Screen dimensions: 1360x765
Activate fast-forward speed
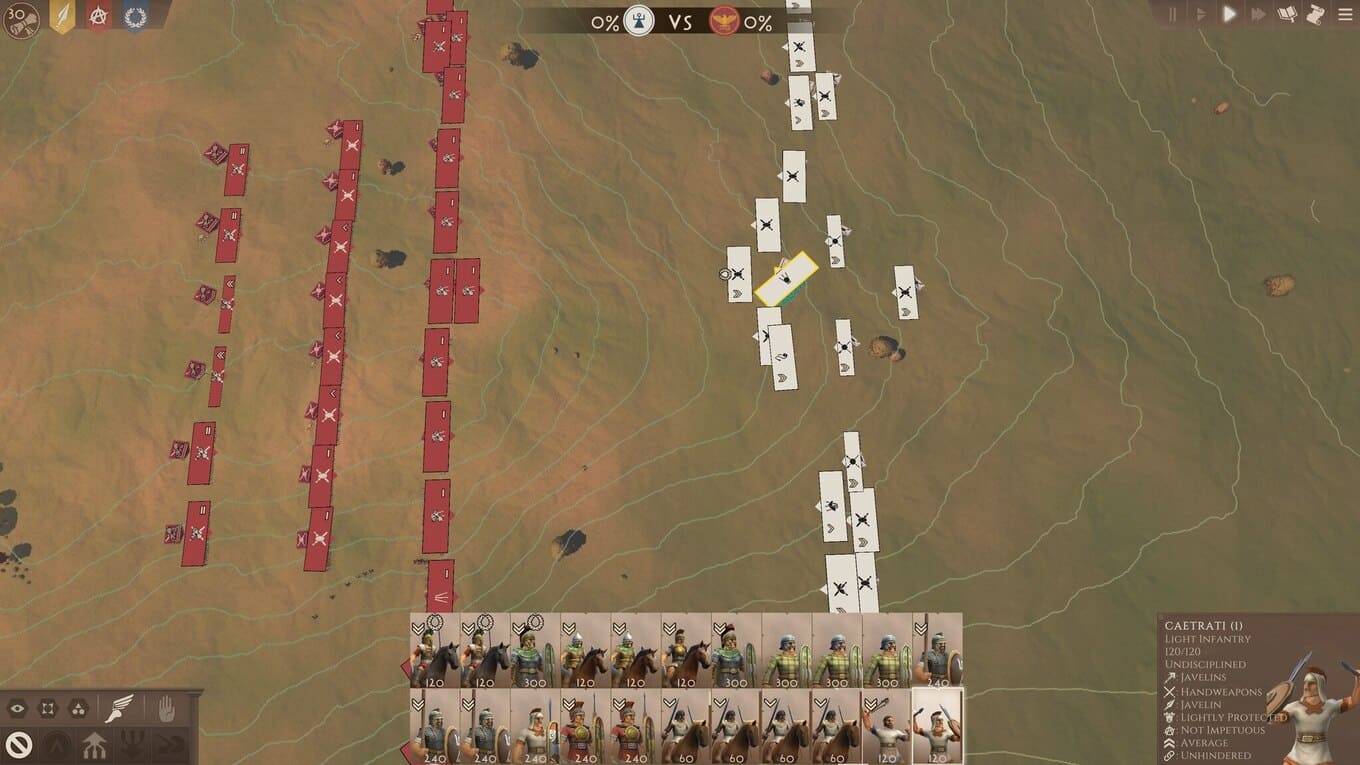coord(1258,14)
